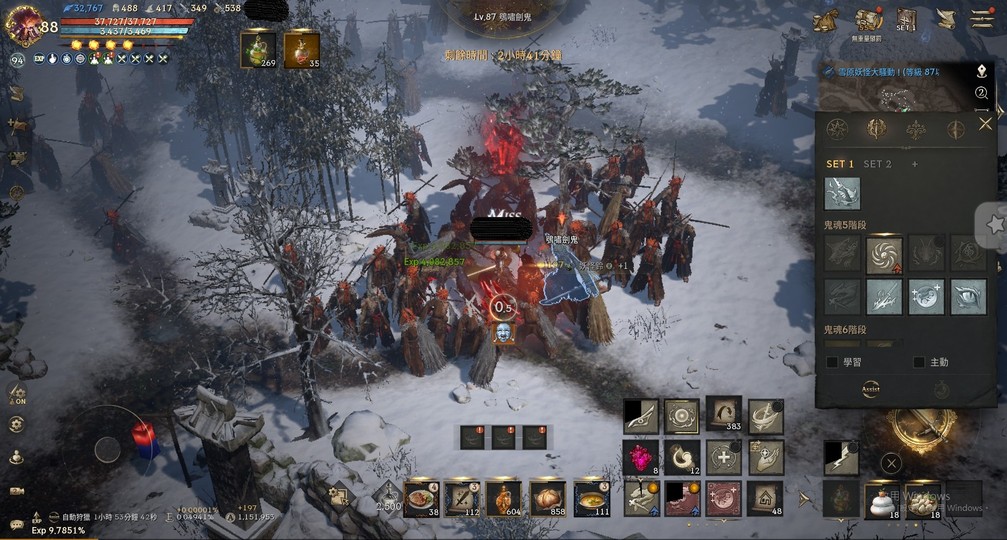Use the meat dish with 38 count
Image resolution: width=1007 pixels, height=540 pixels.
coord(421,499)
